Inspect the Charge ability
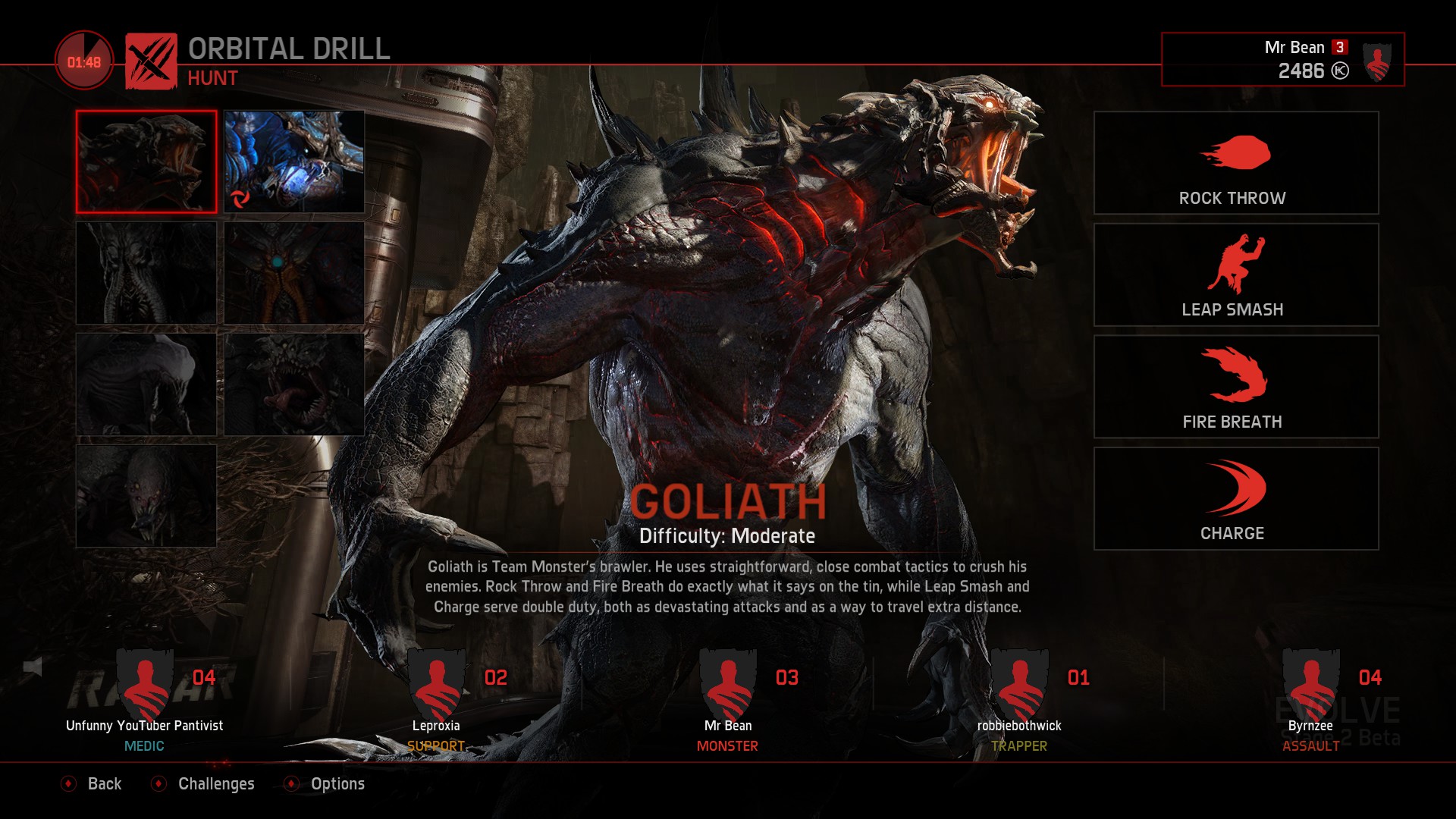 click(1235, 498)
